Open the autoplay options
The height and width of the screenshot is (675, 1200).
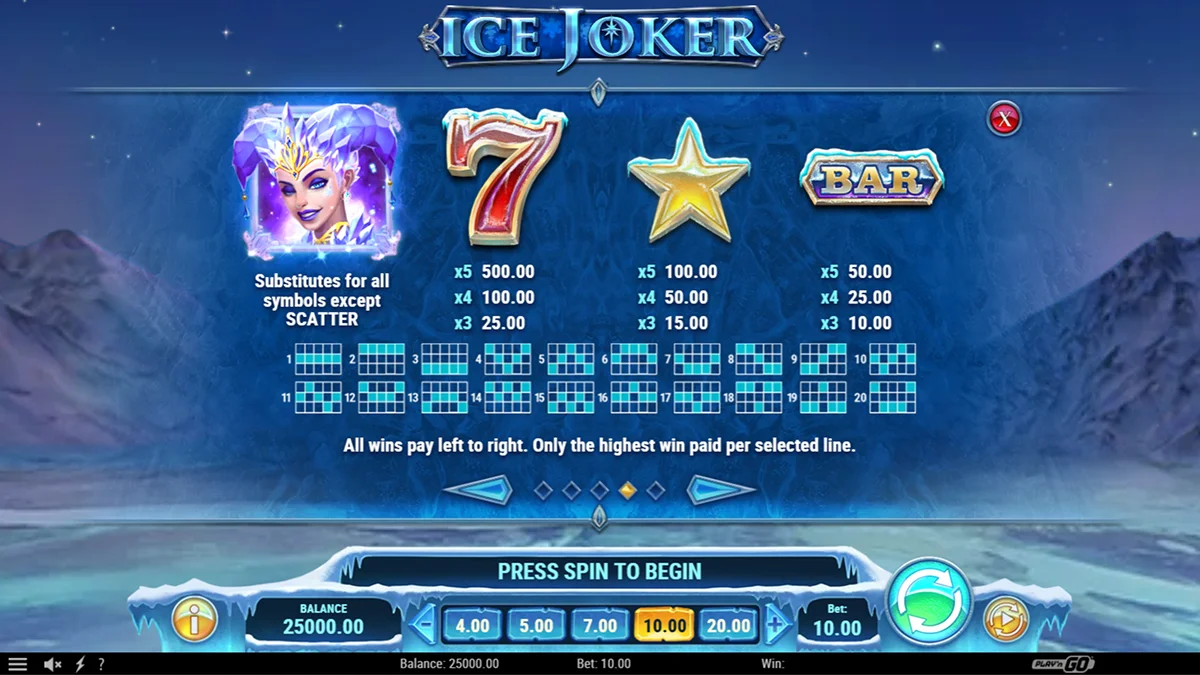coord(1005,619)
